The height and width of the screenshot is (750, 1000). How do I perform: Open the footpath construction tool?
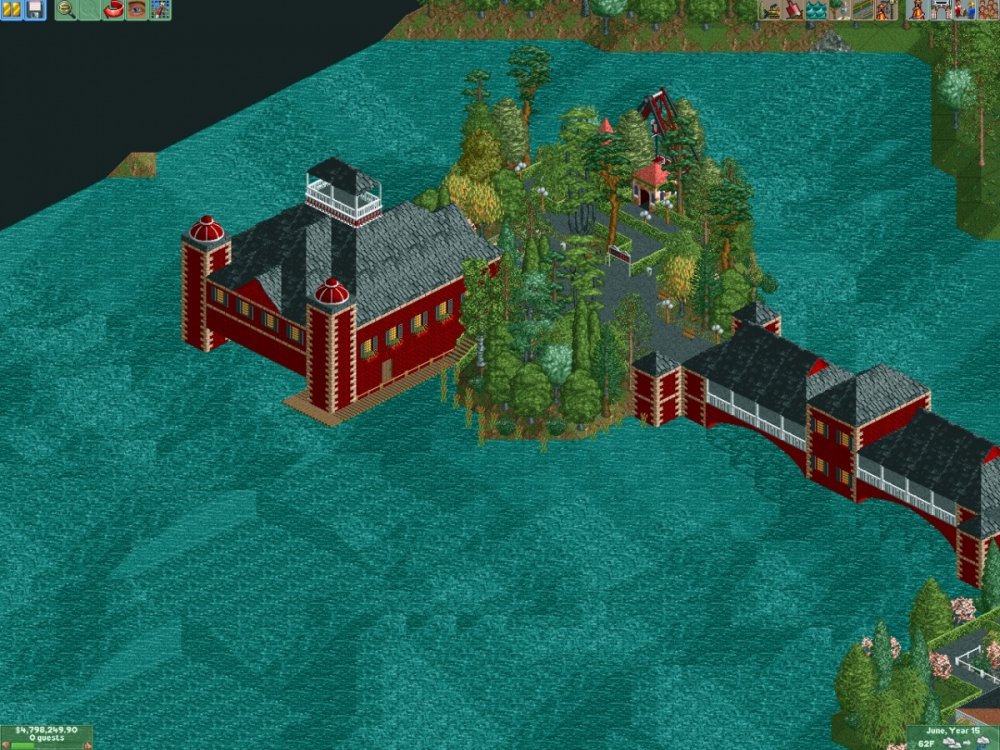862,10
